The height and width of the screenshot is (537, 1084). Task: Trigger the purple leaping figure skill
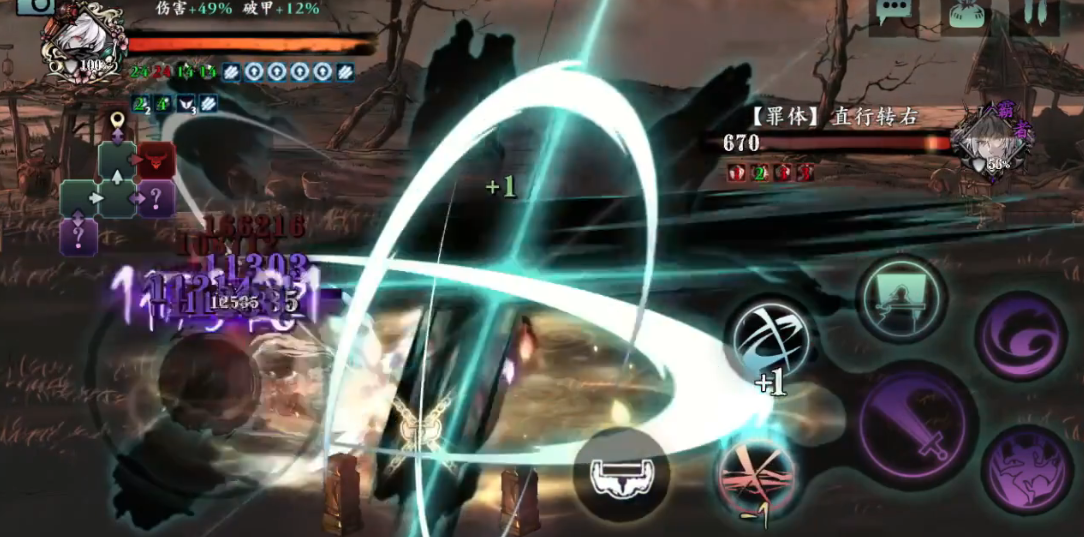point(1027,468)
